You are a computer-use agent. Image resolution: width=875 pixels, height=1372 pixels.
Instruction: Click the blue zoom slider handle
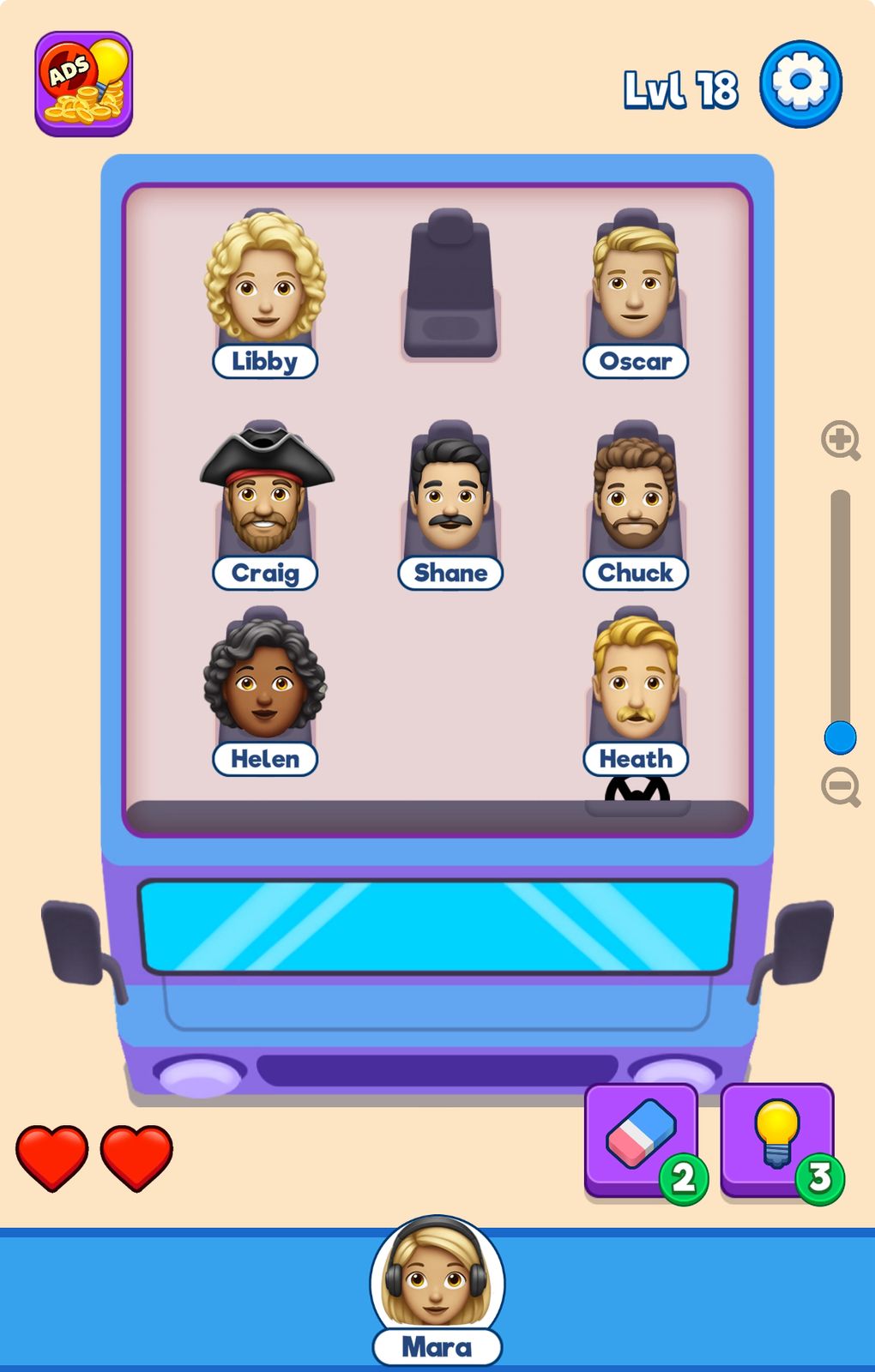(840, 737)
